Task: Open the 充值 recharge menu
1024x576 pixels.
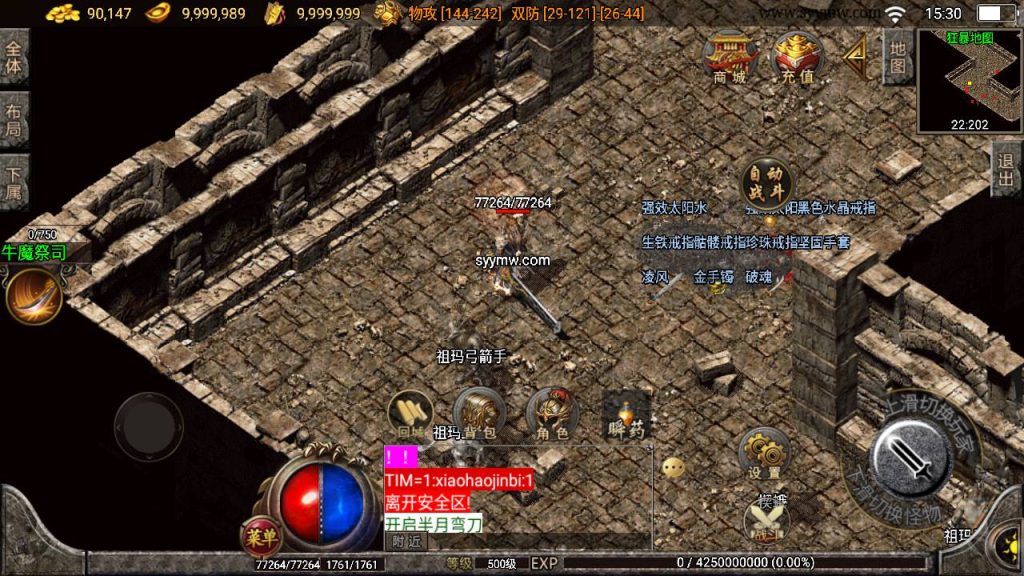Action: tap(796, 58)
